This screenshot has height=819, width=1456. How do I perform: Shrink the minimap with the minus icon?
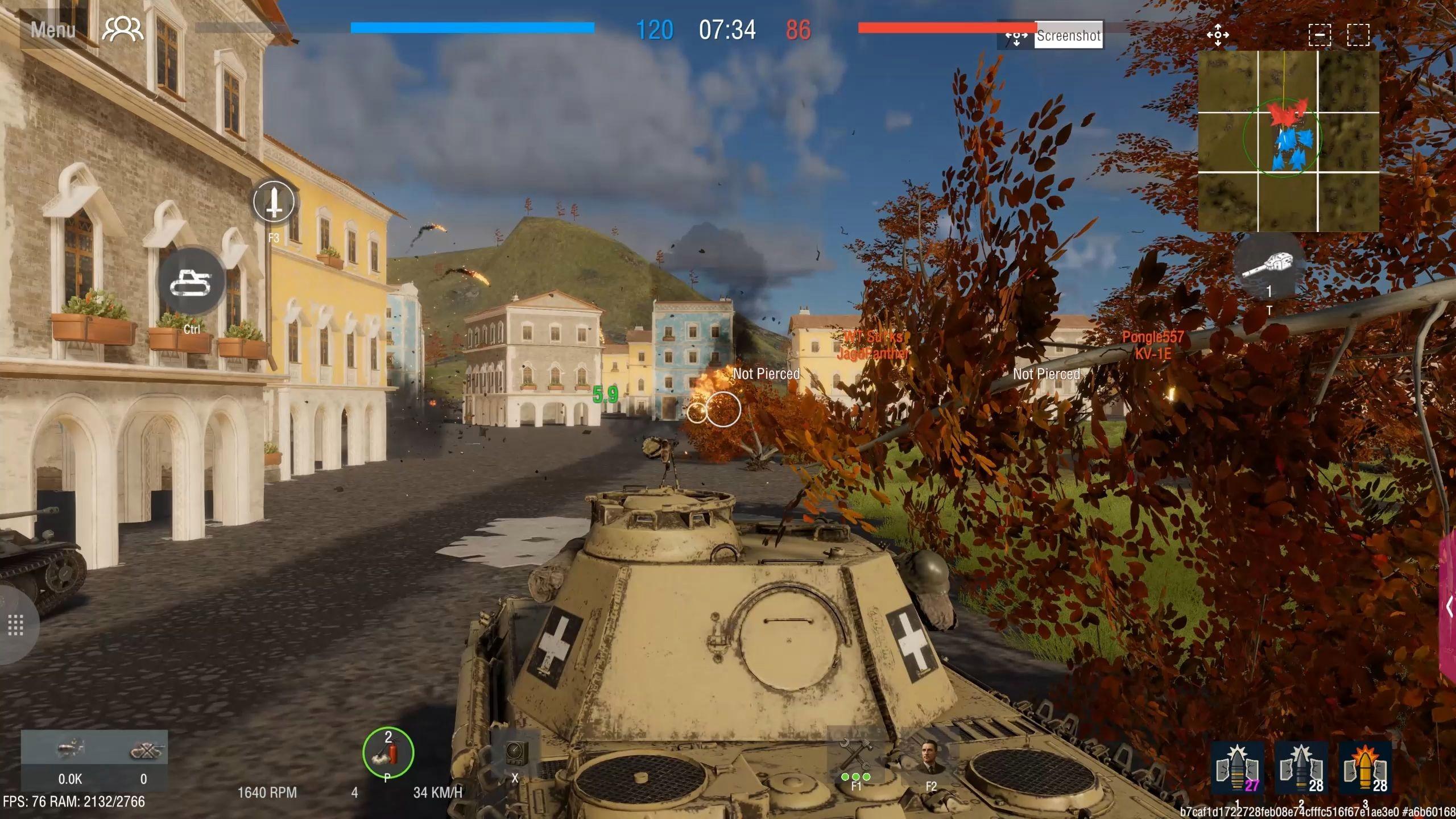(1319, 35)
